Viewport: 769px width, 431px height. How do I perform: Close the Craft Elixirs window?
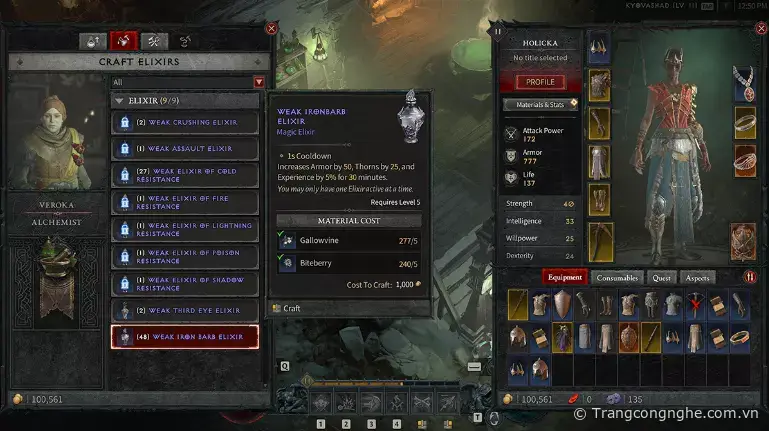(x=271, y=29)
